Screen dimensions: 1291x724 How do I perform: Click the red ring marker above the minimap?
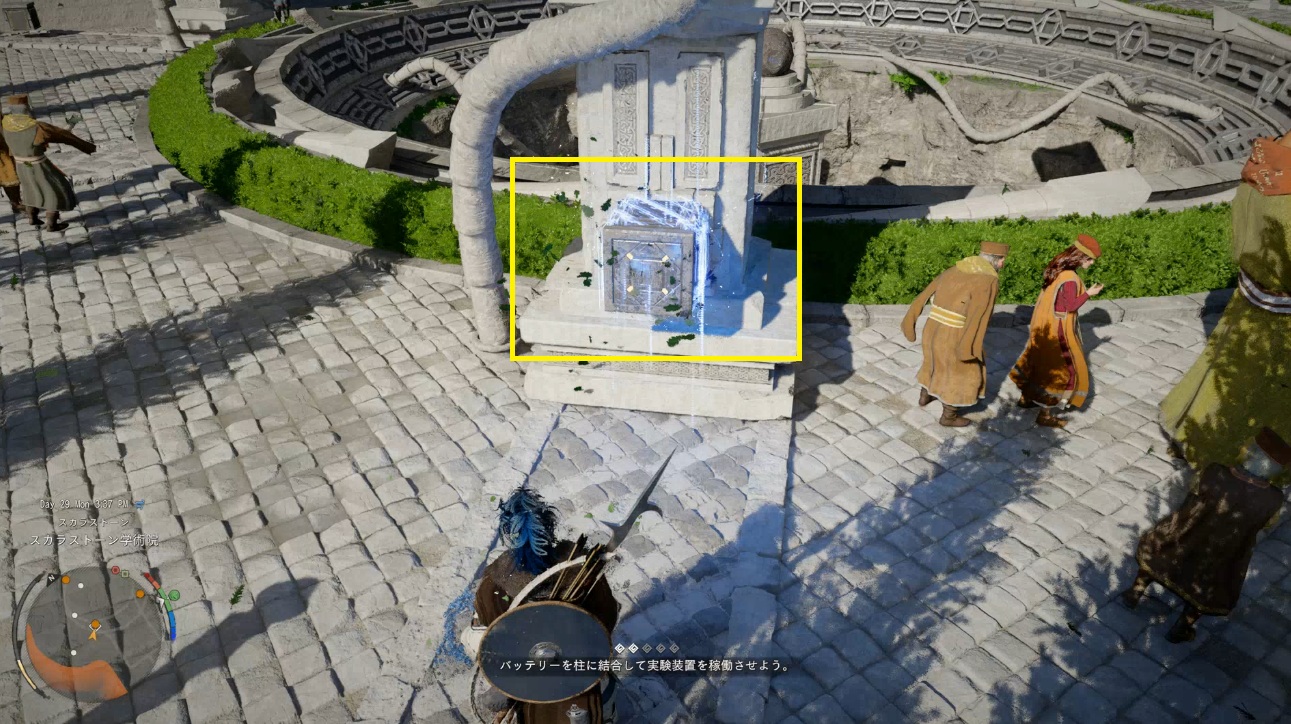tap(115, 571)
